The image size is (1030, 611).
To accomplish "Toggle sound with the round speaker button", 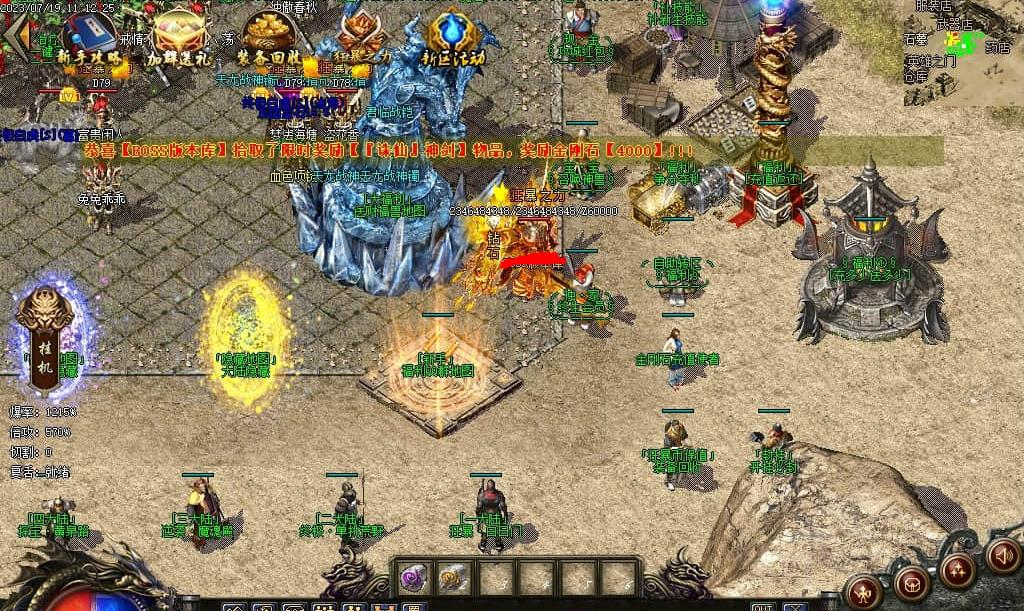I will [1003, 555].
